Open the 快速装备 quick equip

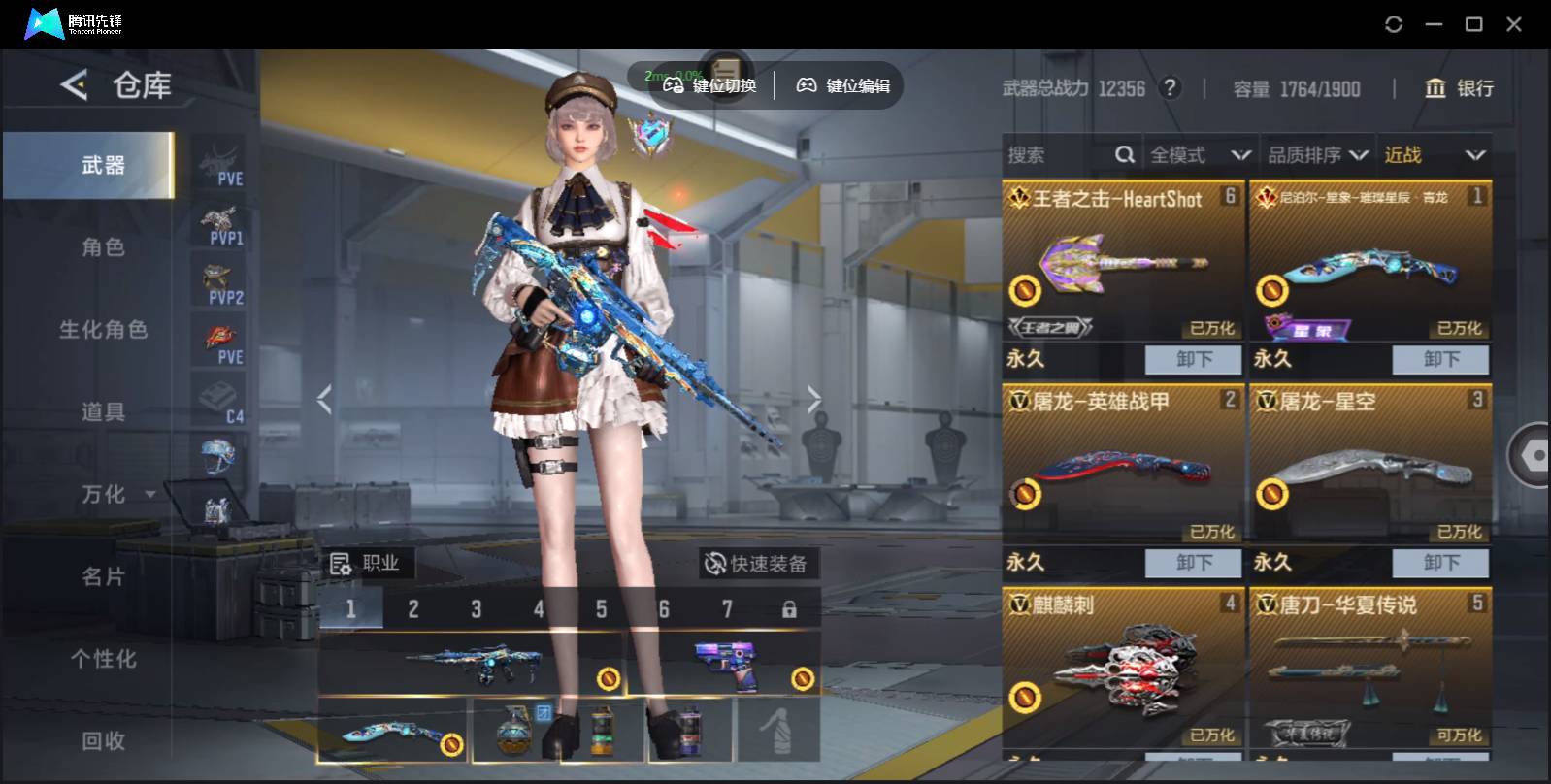click(757, 564)
